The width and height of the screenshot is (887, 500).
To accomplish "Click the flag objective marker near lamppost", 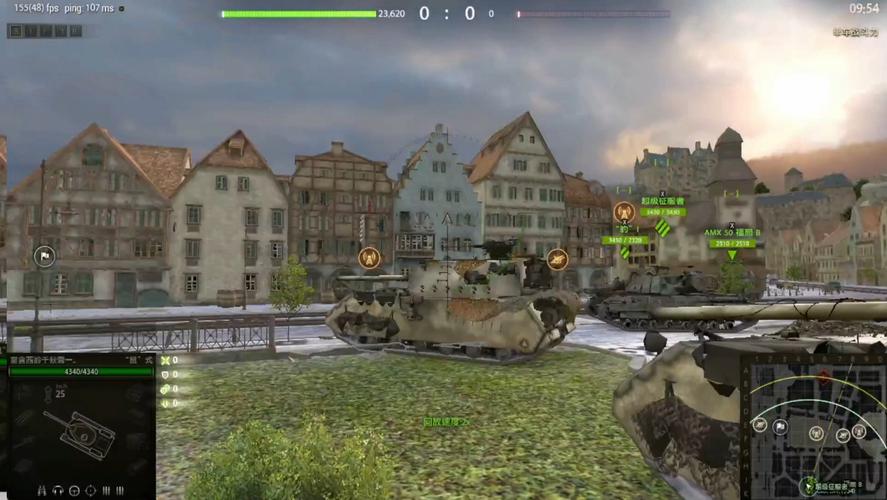I will point(43,256).
